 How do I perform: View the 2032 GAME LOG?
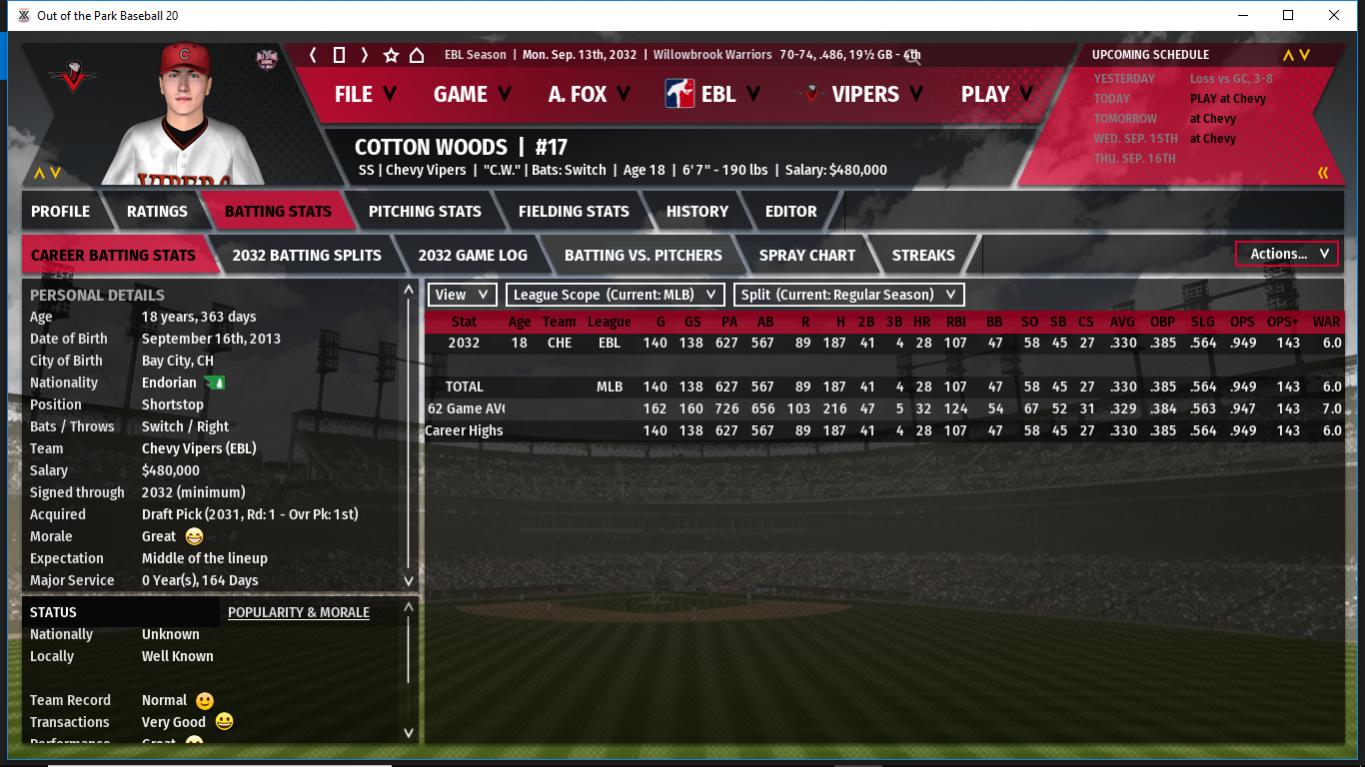click(x=472, y=255)
